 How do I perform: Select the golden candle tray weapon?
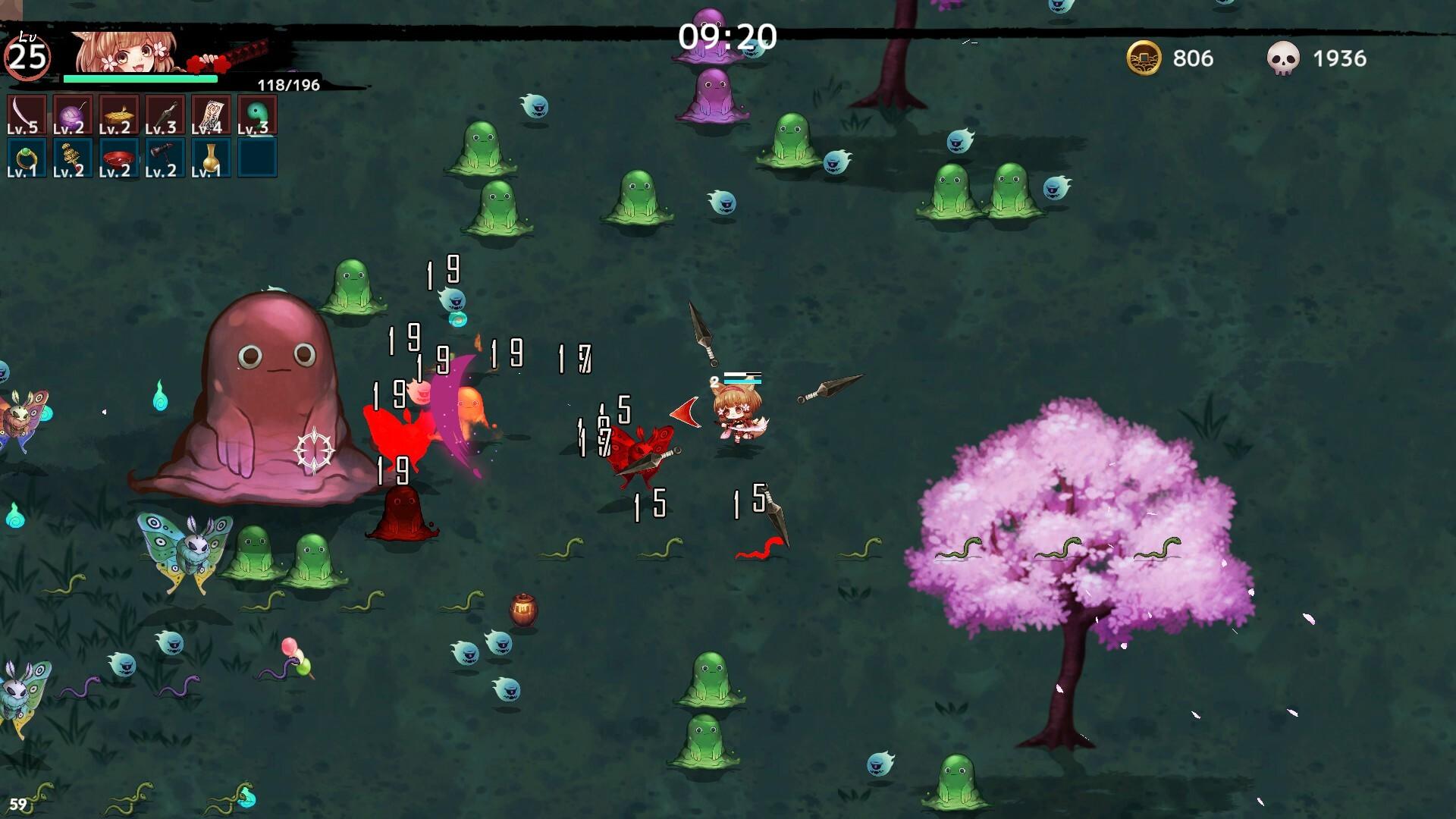point(119,115)
